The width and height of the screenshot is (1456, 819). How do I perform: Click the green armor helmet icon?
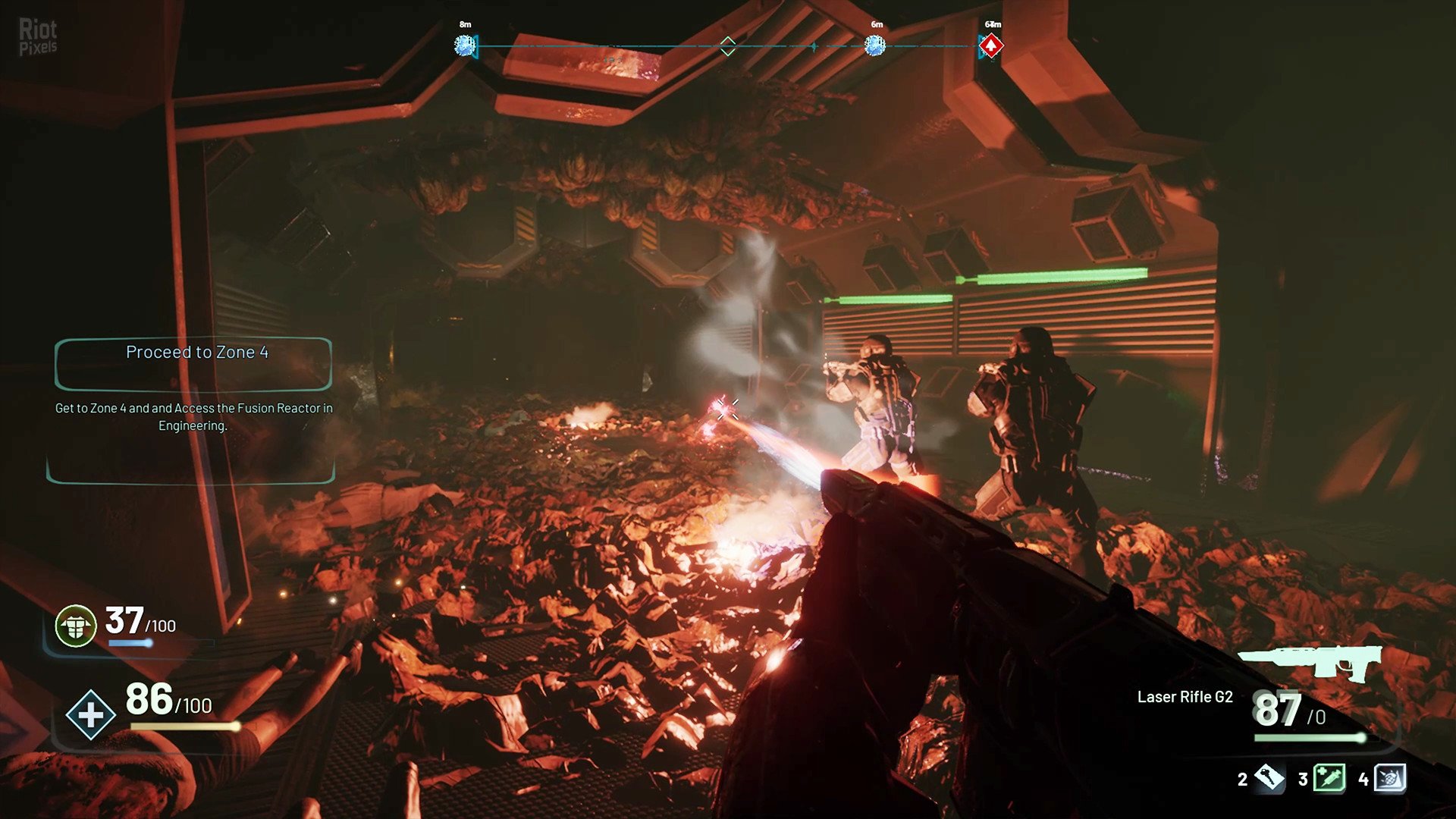click(76, 626)
